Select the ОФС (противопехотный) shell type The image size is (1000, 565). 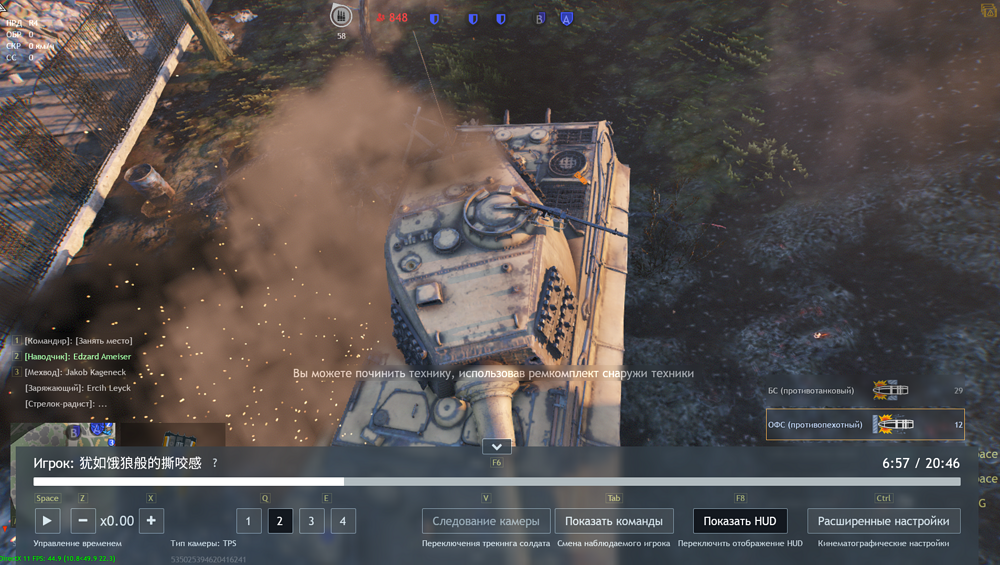[865, 425]
